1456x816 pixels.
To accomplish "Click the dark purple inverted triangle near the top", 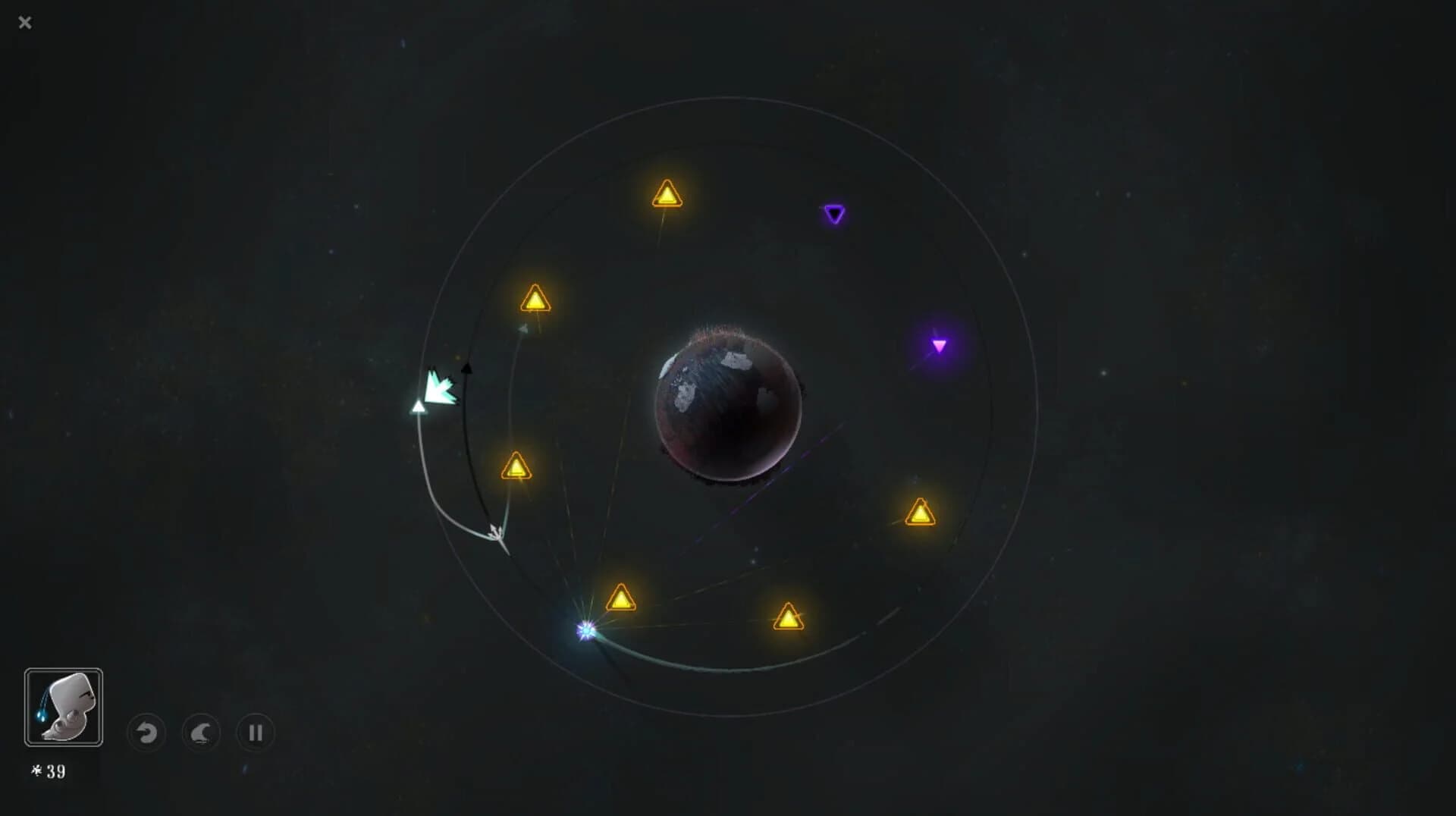I will coord(836,215).
